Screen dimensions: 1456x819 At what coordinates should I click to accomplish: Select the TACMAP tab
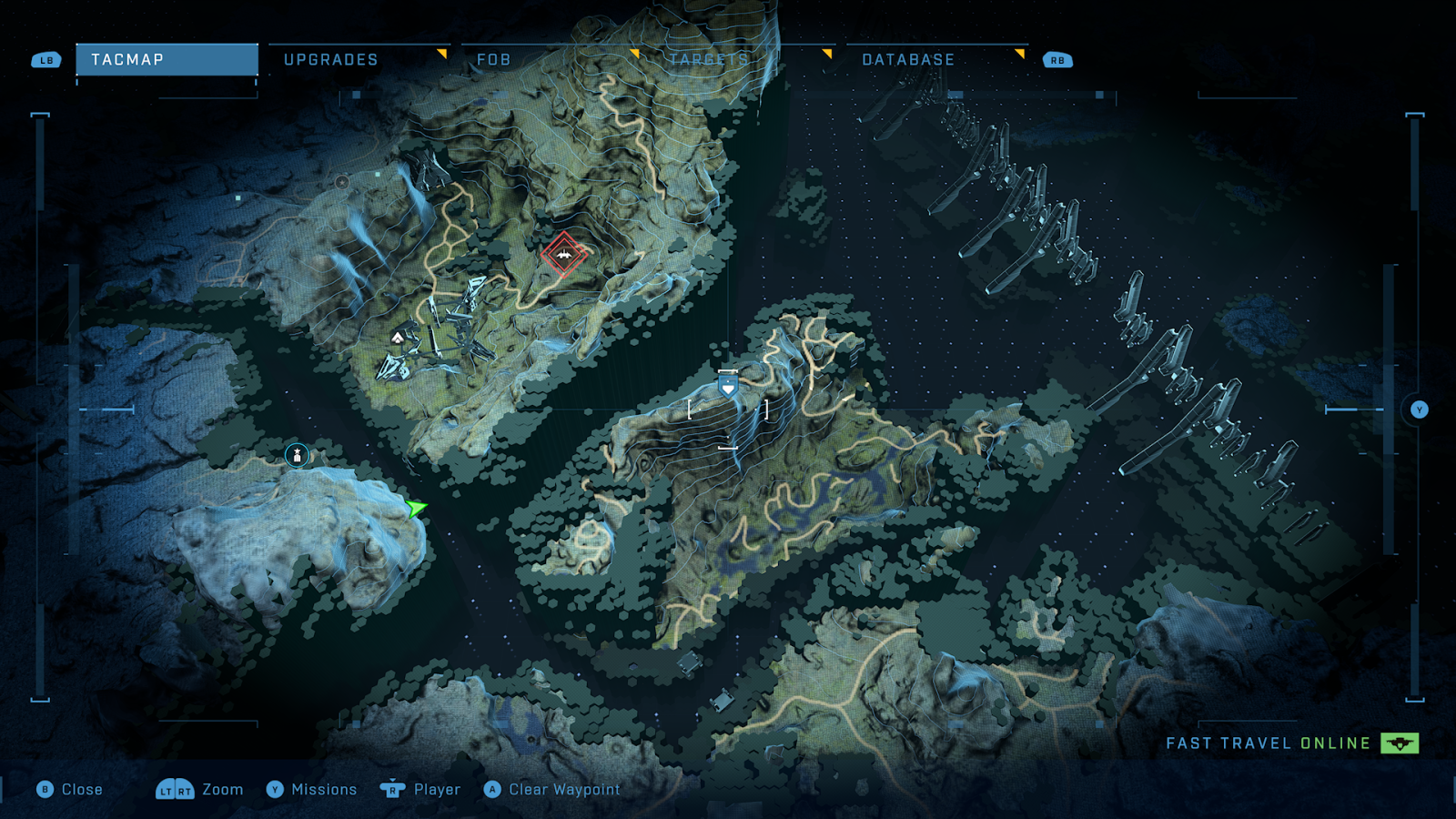point(167,60)
